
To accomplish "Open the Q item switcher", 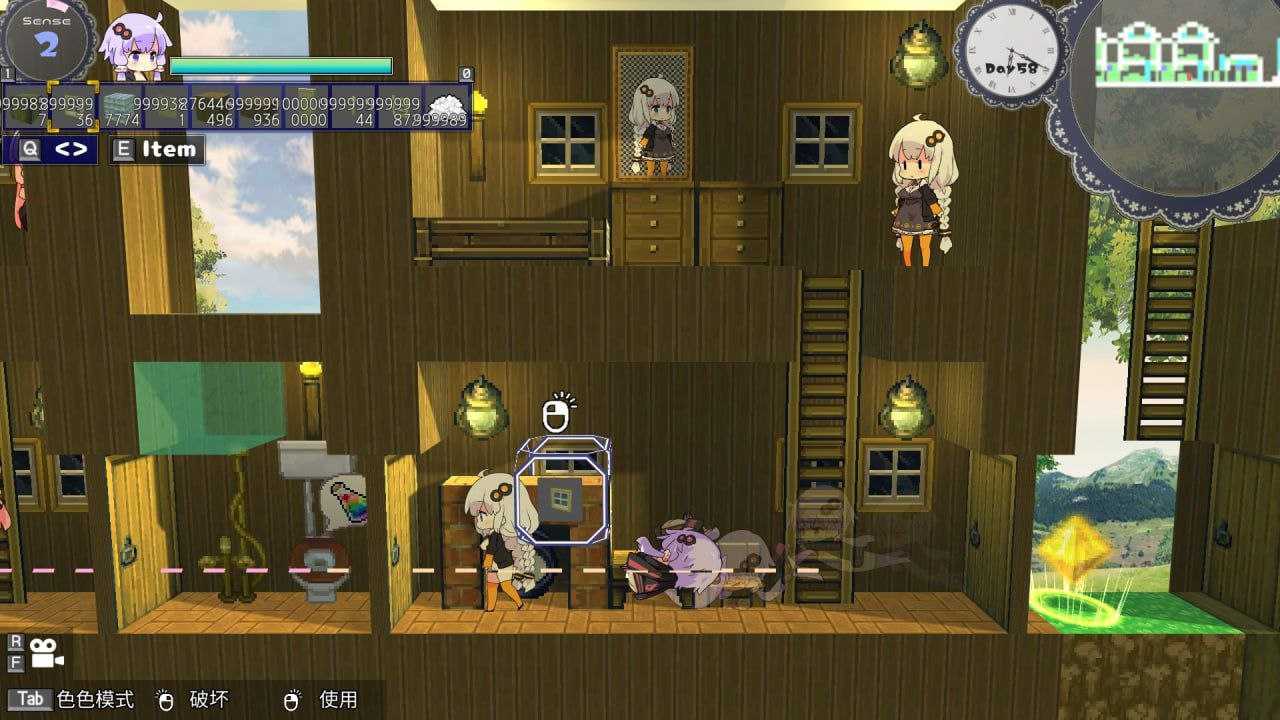I will click(x=30, y=147).
